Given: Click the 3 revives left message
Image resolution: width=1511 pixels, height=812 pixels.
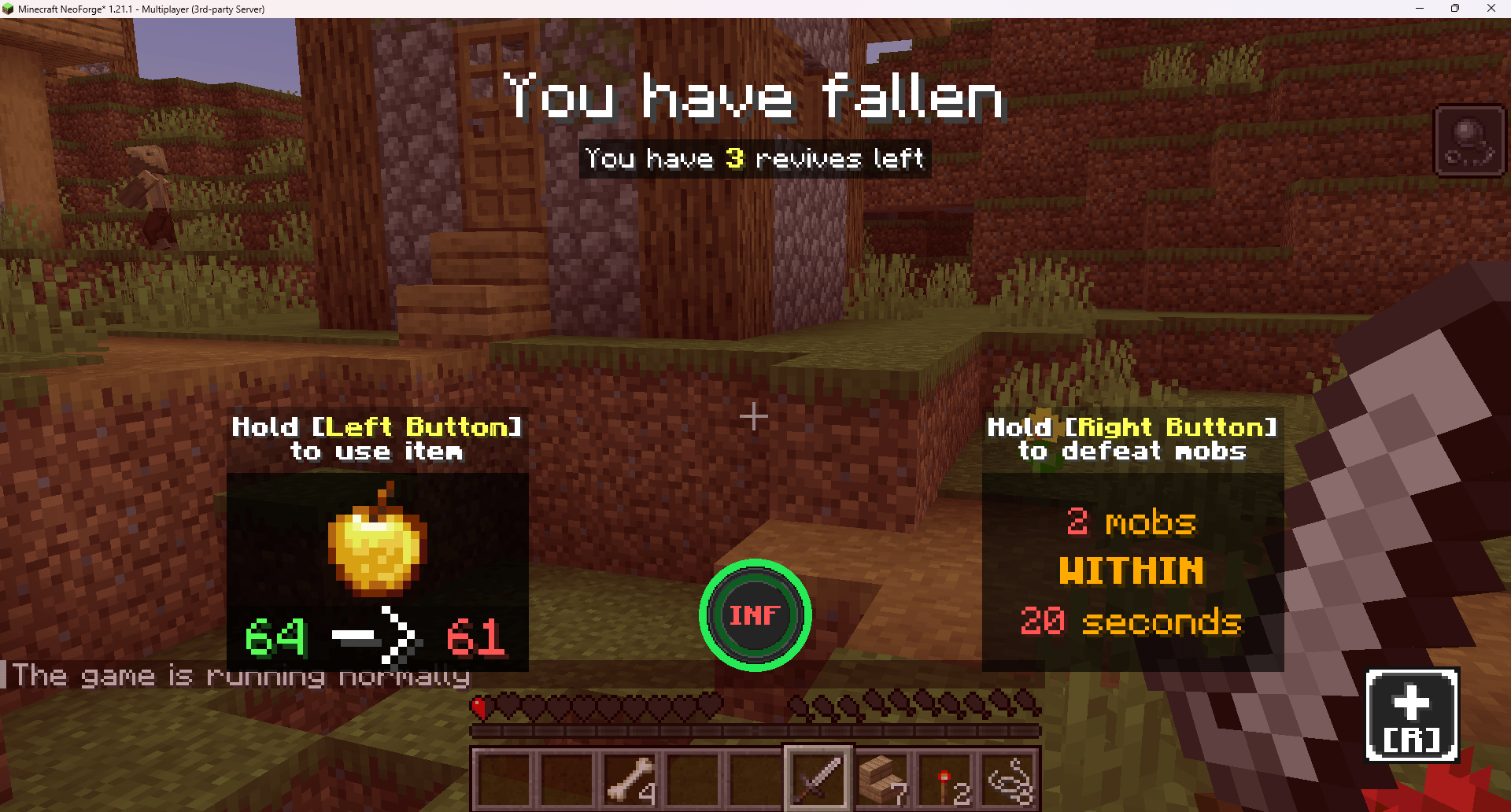Looking at the screenshot, I should pos(754,159).
